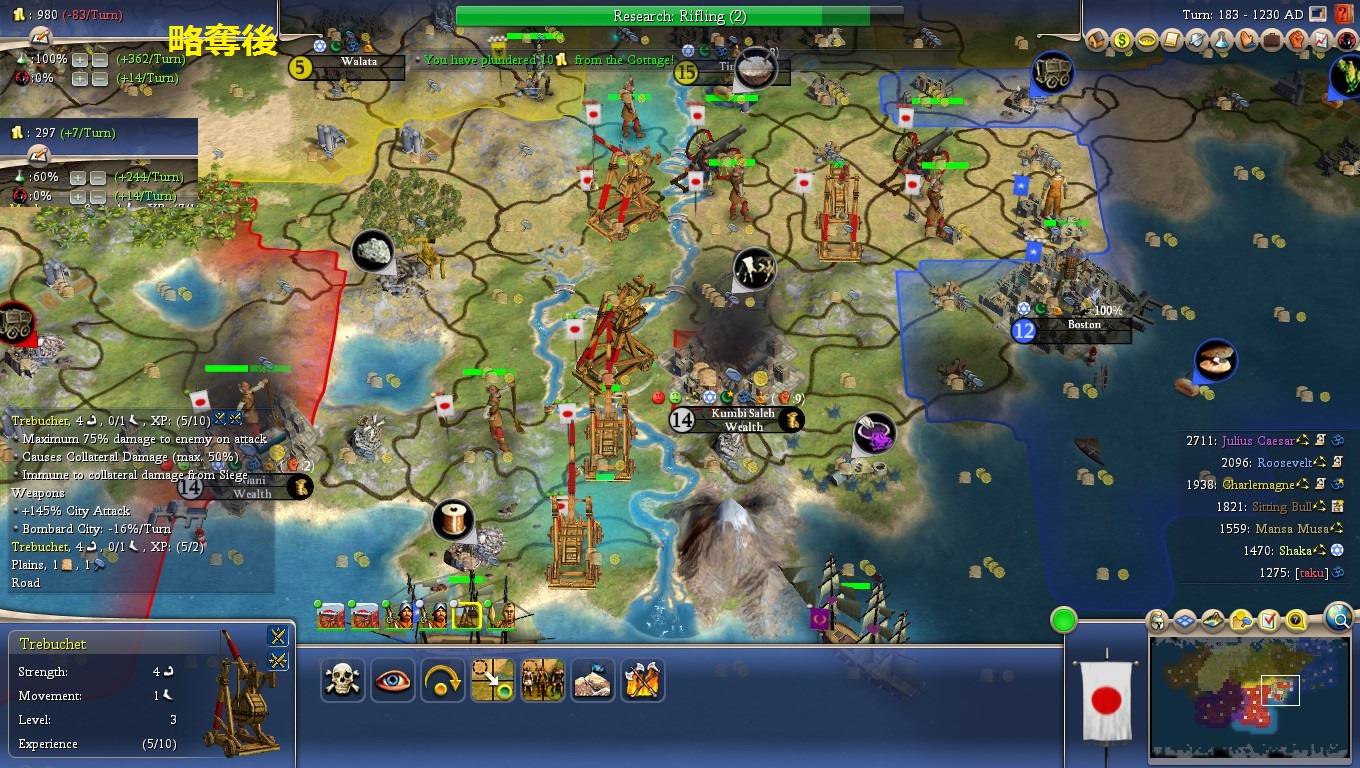
Task: Select the highlighted trebuchet unit icon
Action: pos(467,616)
